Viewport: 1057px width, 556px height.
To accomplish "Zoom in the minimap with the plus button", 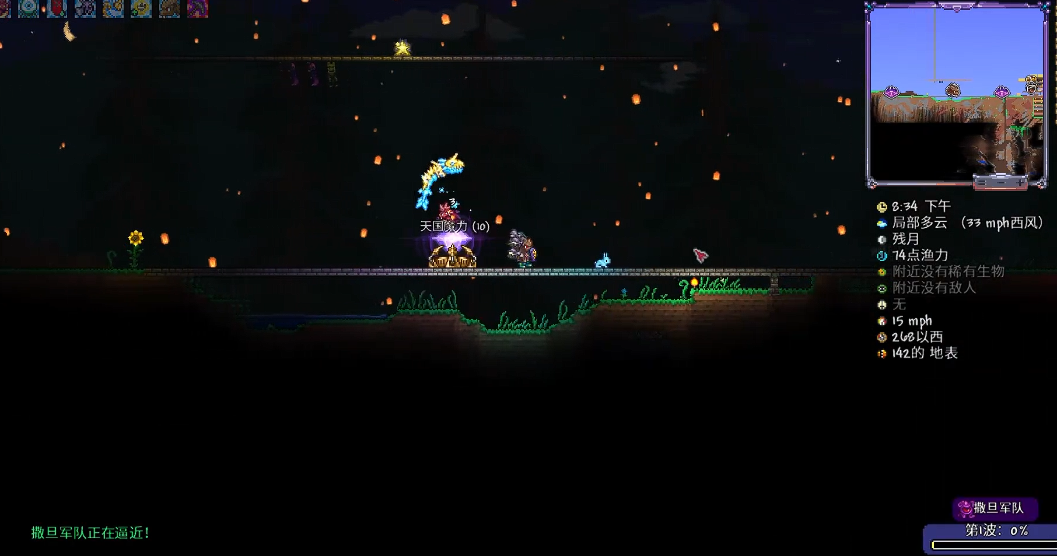I will pos(1020,183).
